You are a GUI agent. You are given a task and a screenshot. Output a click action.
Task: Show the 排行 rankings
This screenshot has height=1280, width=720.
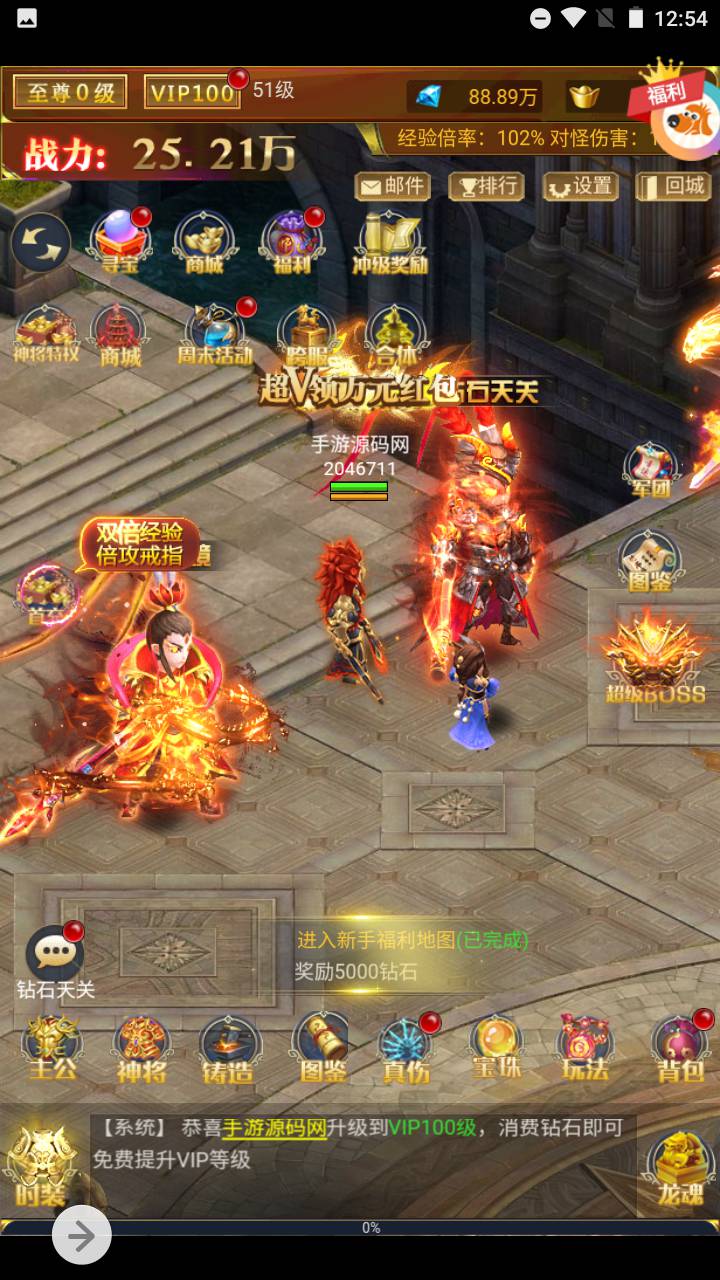click(x=486, y=186)
